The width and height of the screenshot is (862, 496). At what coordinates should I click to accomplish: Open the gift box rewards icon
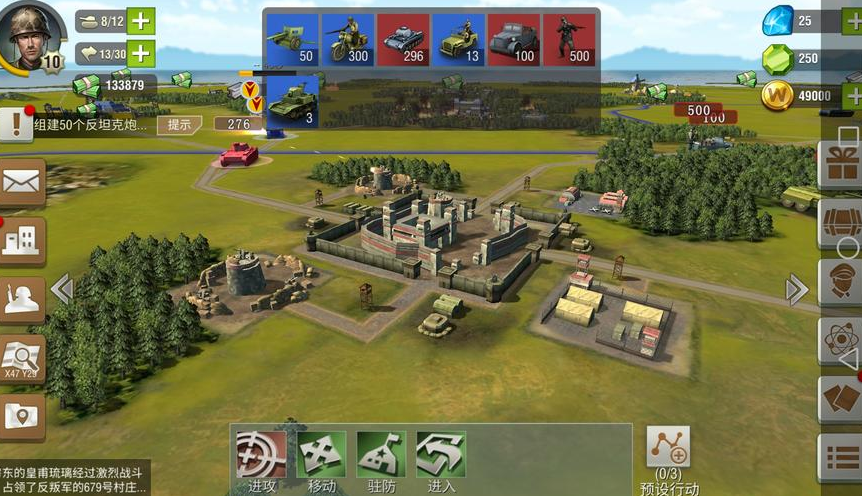pos(840,162)
